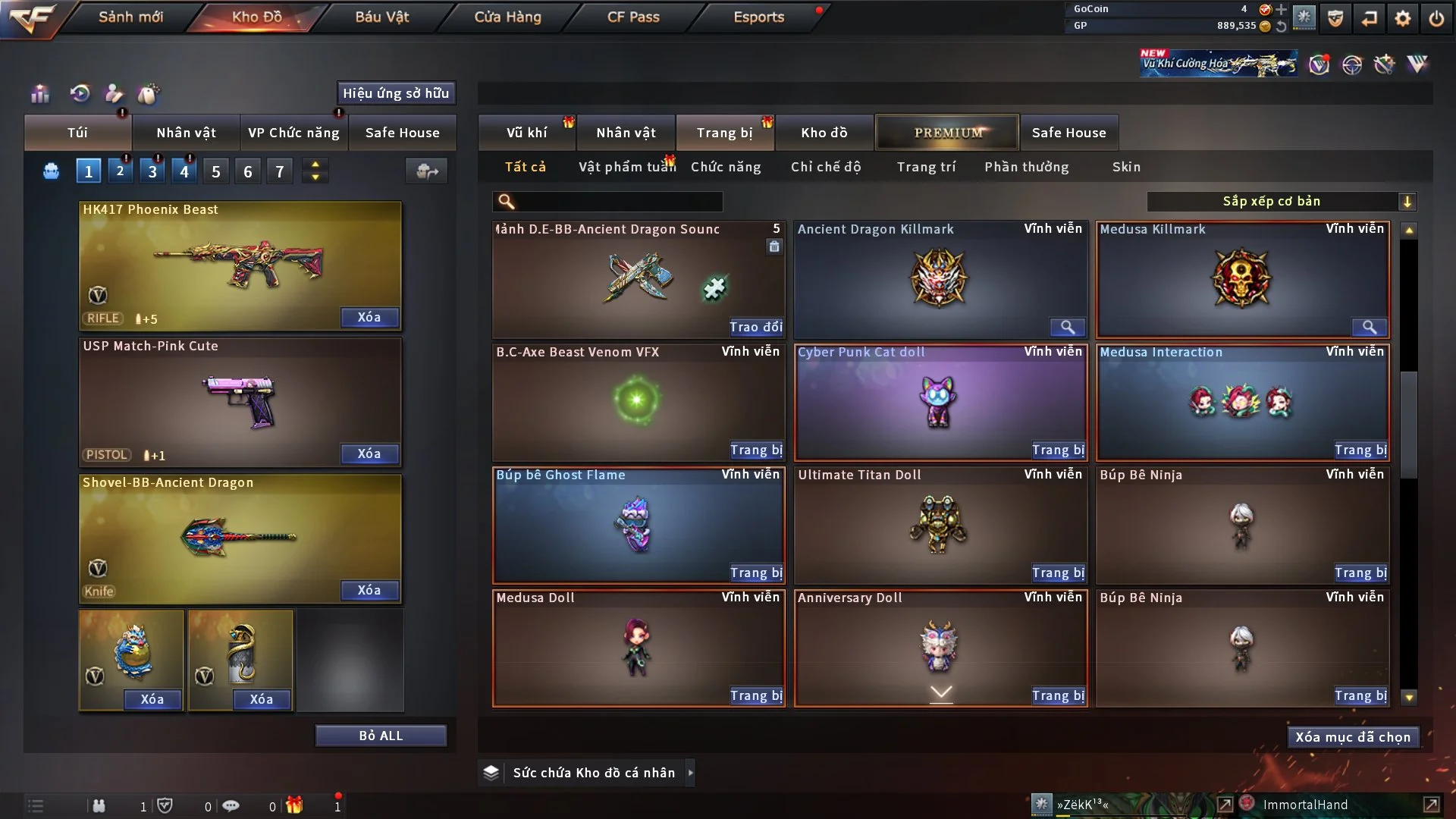Switch to the Vũ khí tab
This screenshot has height=819, width=1456.
point(526,133)
